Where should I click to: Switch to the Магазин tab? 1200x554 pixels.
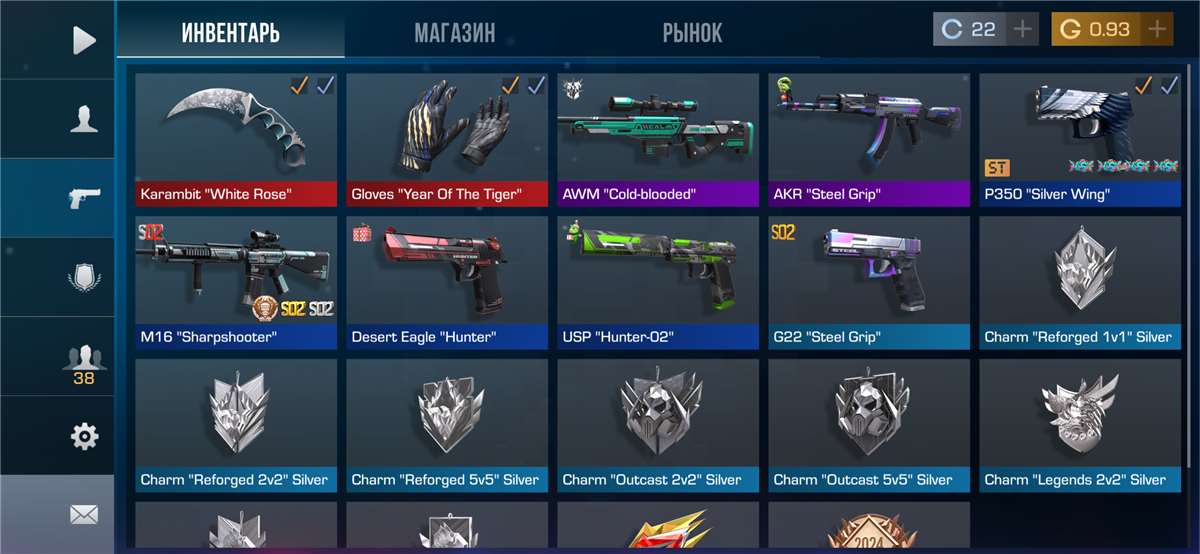(454, 33)
